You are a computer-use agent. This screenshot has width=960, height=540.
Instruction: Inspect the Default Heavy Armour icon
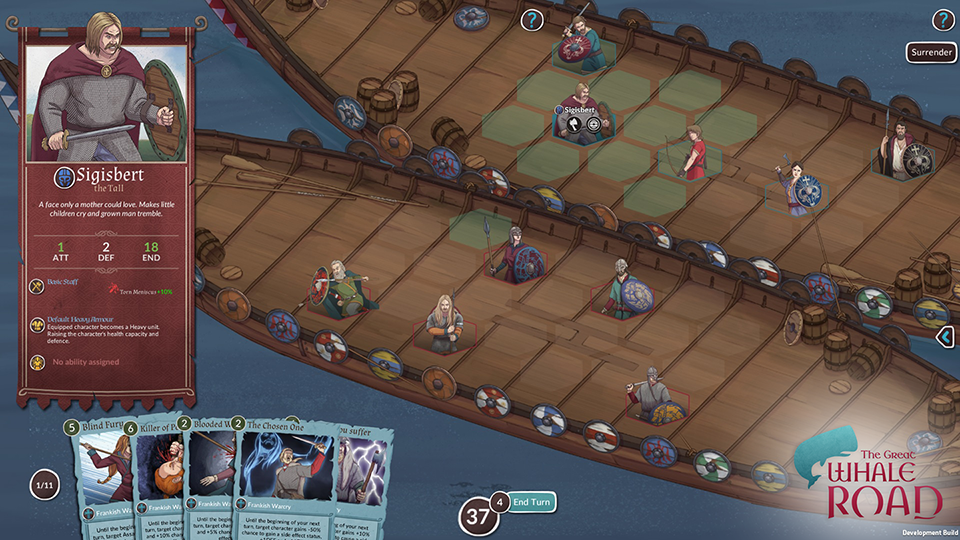(x=36, y=324)
